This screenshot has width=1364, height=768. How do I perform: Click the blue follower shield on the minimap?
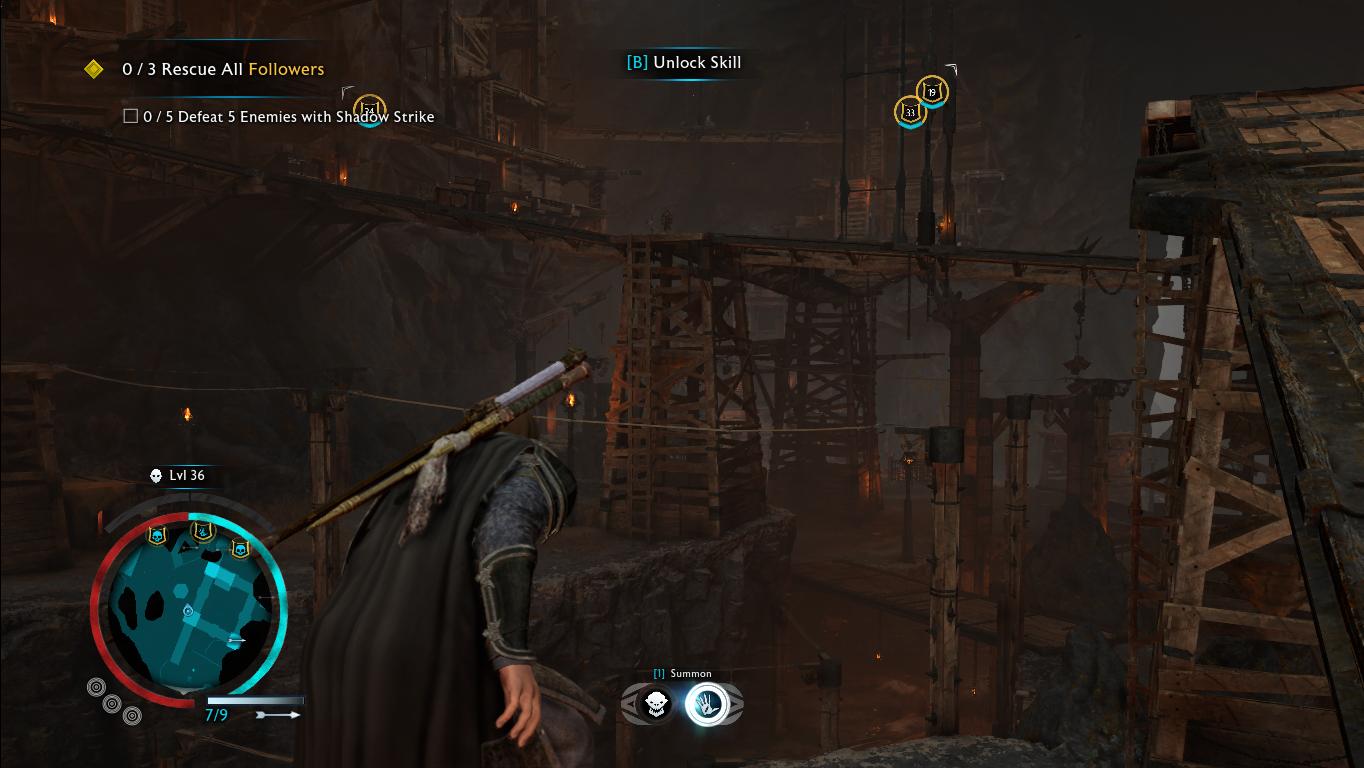(201, 531)
